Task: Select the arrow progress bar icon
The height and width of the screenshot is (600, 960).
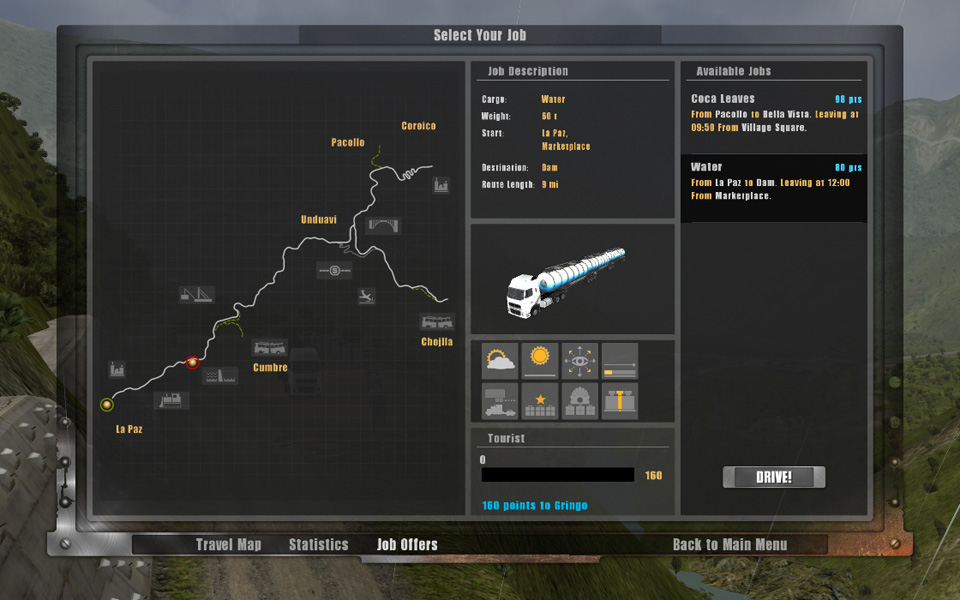Action: [x=620, y=361]
